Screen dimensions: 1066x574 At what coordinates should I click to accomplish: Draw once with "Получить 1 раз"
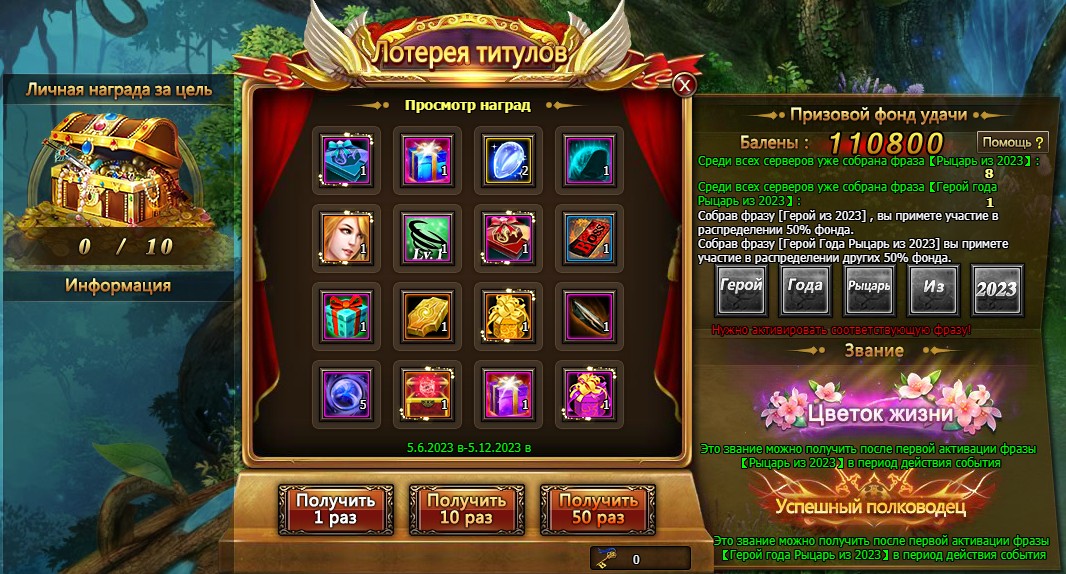coord(334,509)
